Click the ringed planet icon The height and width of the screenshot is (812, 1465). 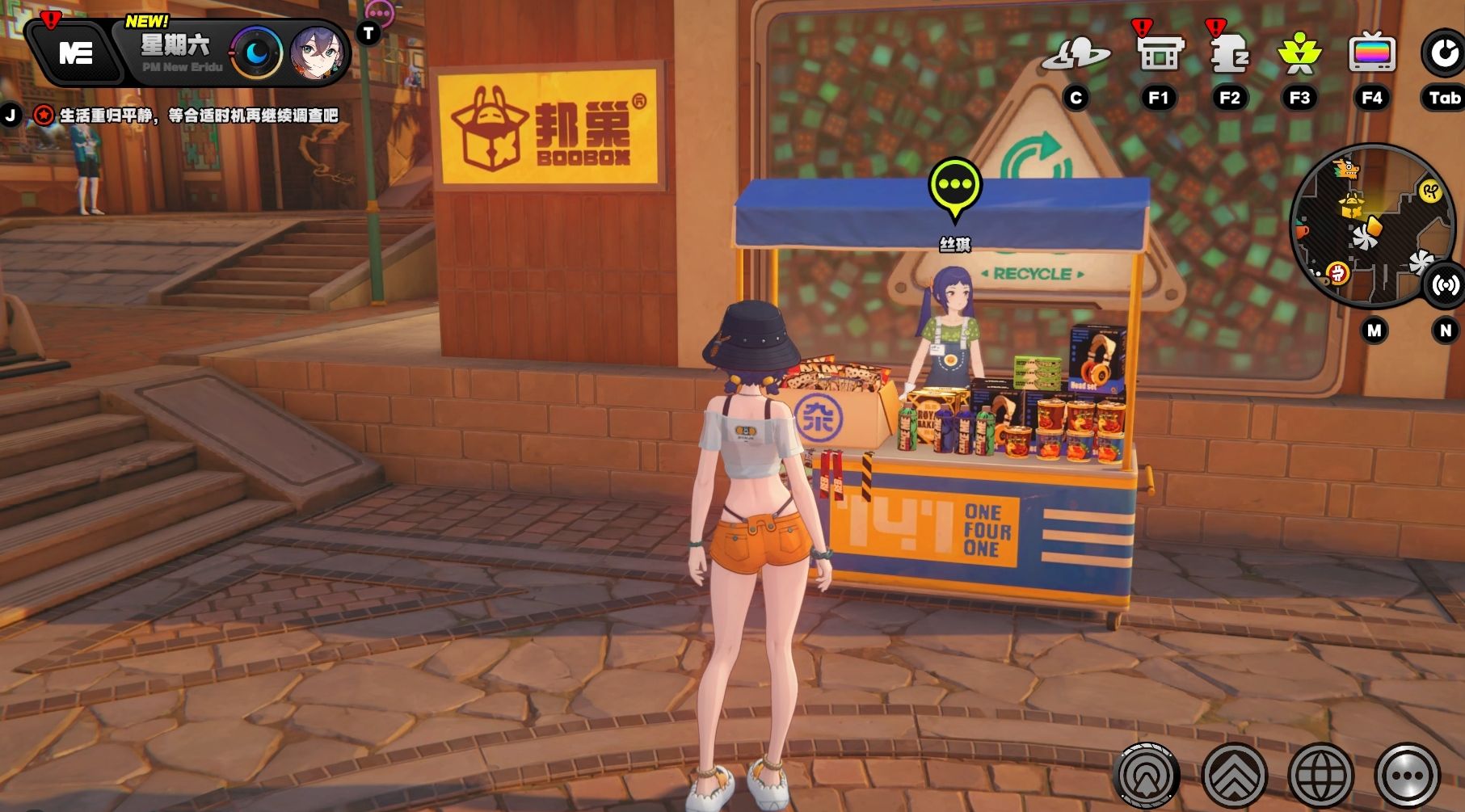[1076, 54]
